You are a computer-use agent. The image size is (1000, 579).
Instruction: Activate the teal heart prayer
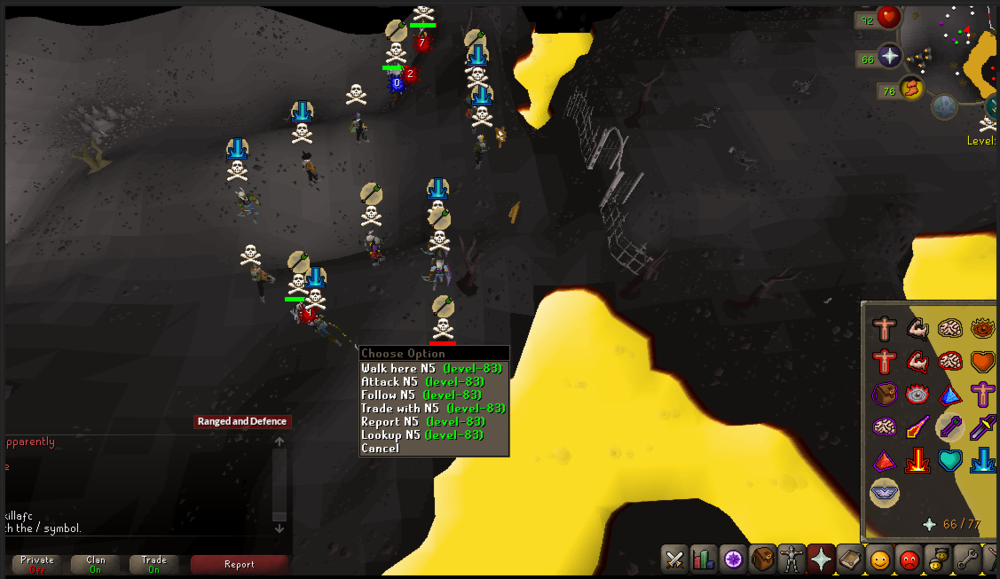pyautogui.click(x=950, y=460)
